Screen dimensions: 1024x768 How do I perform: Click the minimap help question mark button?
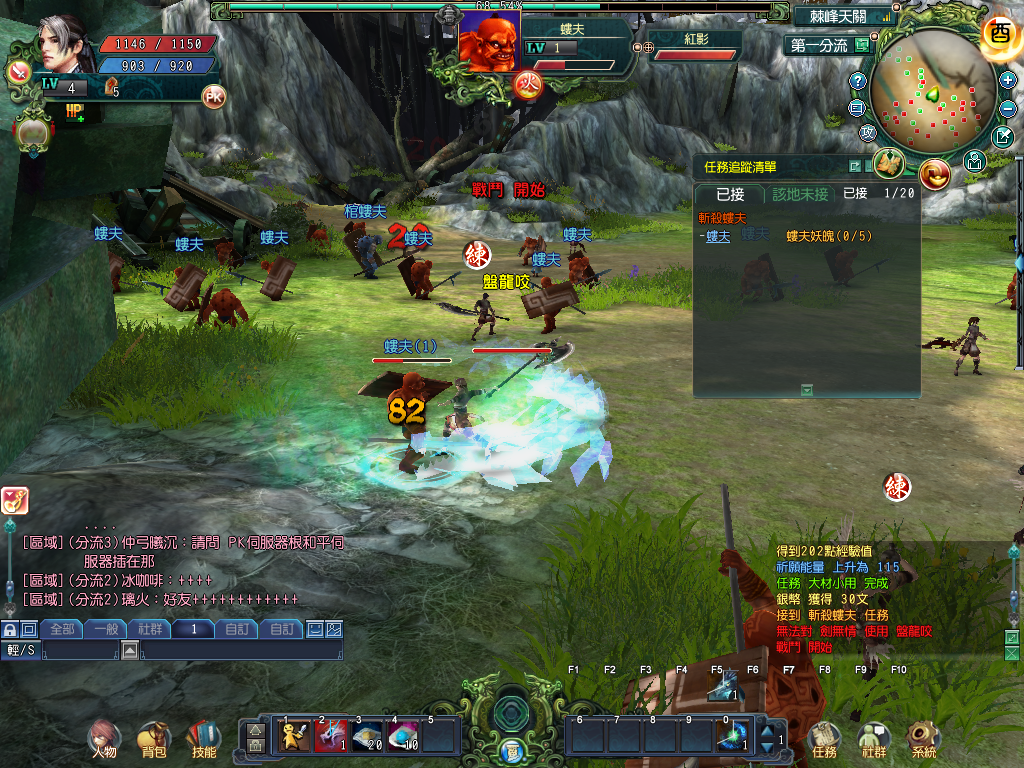coord(857,80)
